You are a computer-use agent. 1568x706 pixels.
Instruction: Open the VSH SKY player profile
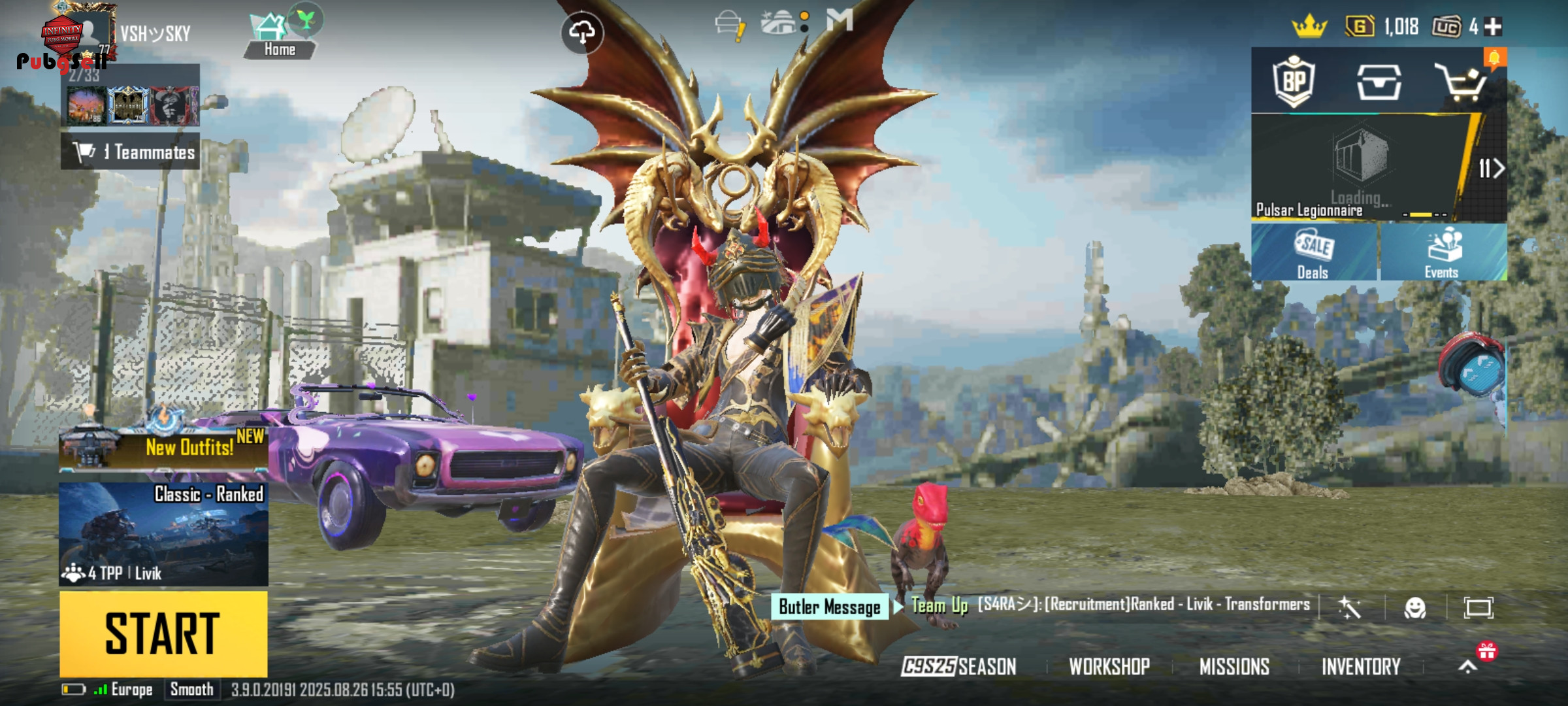click(154, 33)
